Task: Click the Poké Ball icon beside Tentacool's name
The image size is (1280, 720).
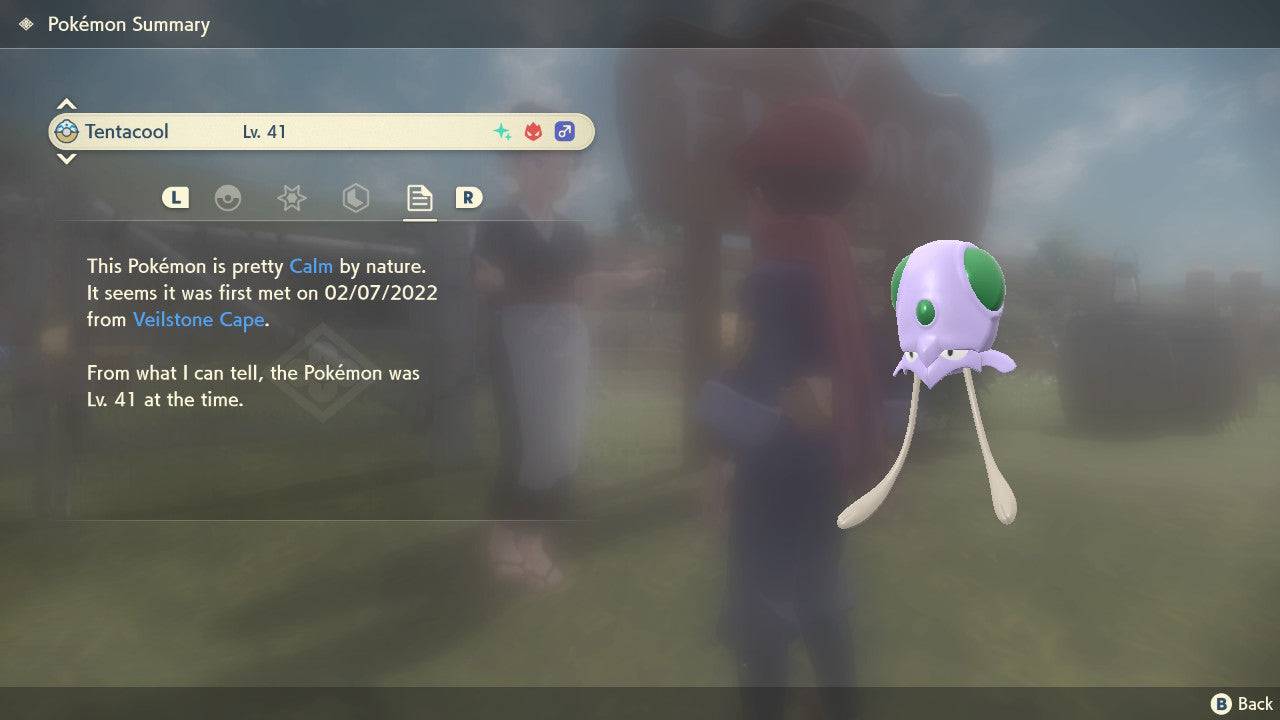Action: coord(64,131)
